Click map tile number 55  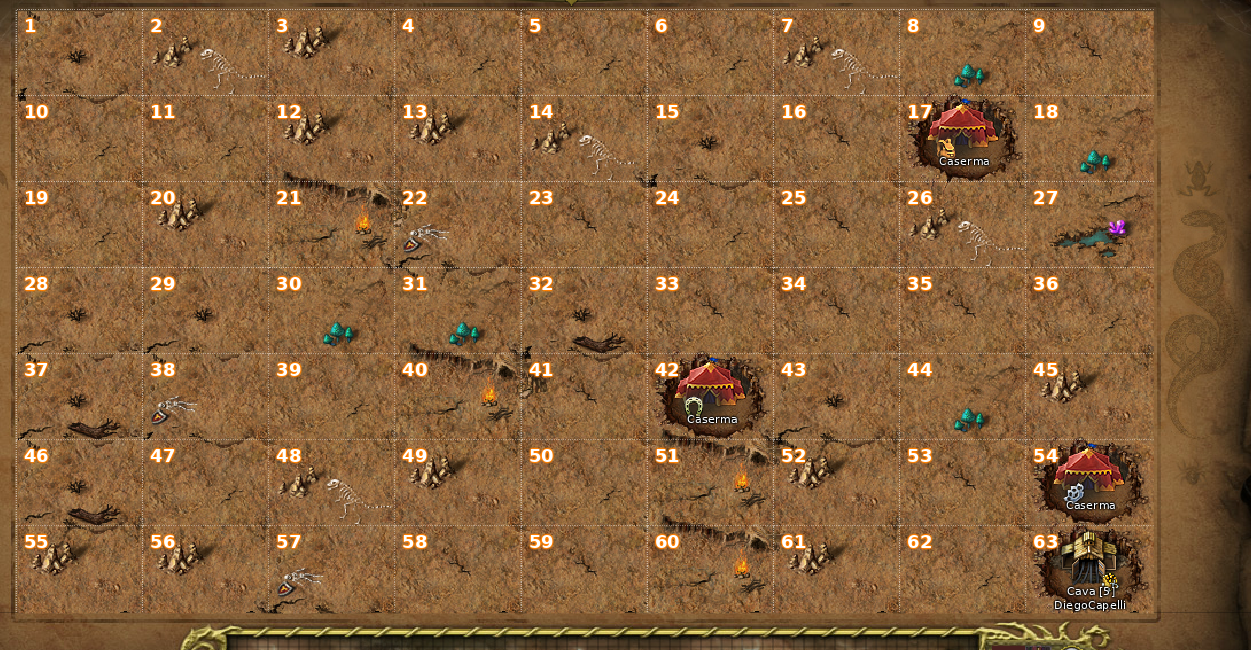pos(79,569)
